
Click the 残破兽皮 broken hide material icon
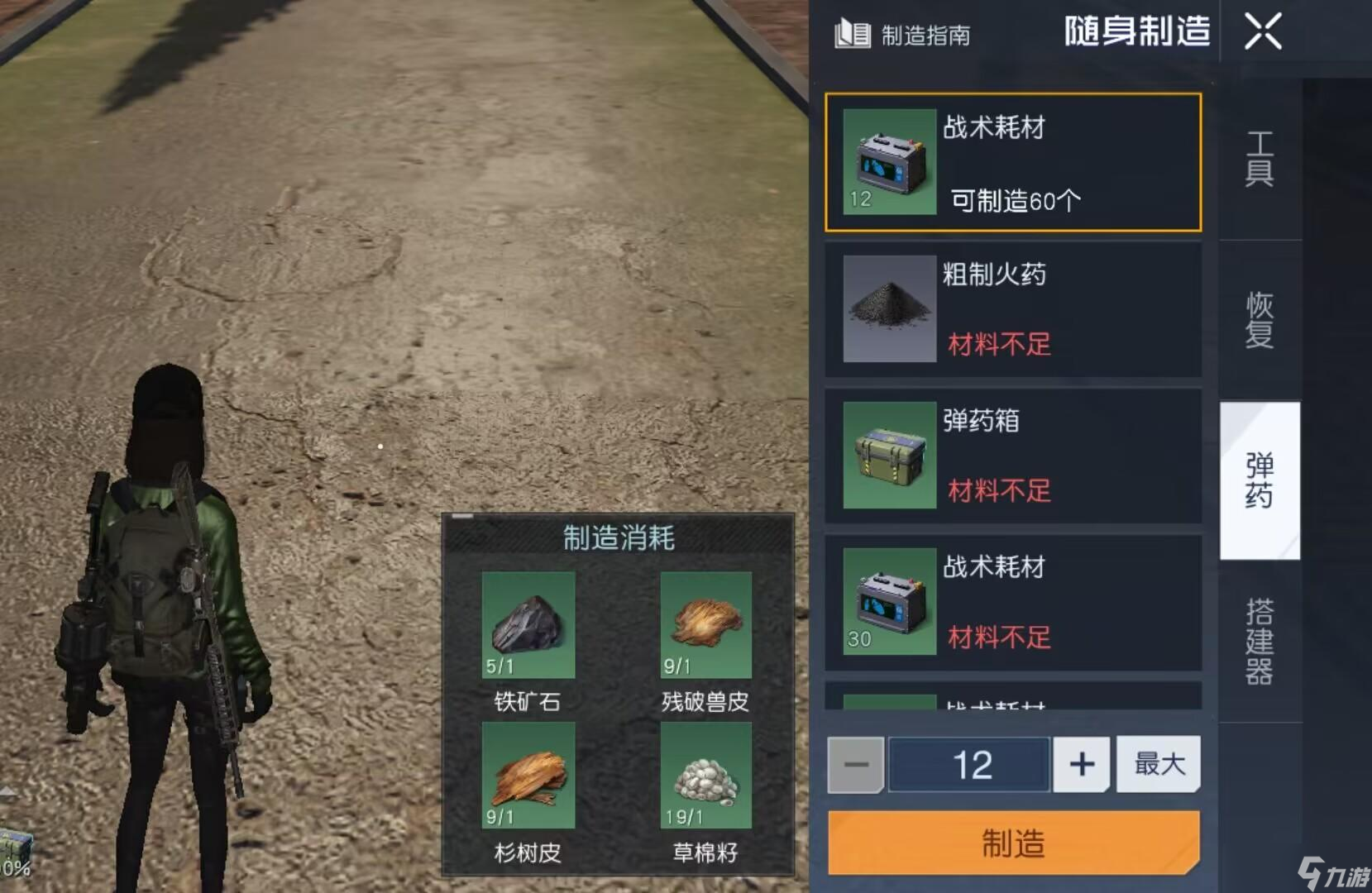pyautogui.click(x=704, y=626)
